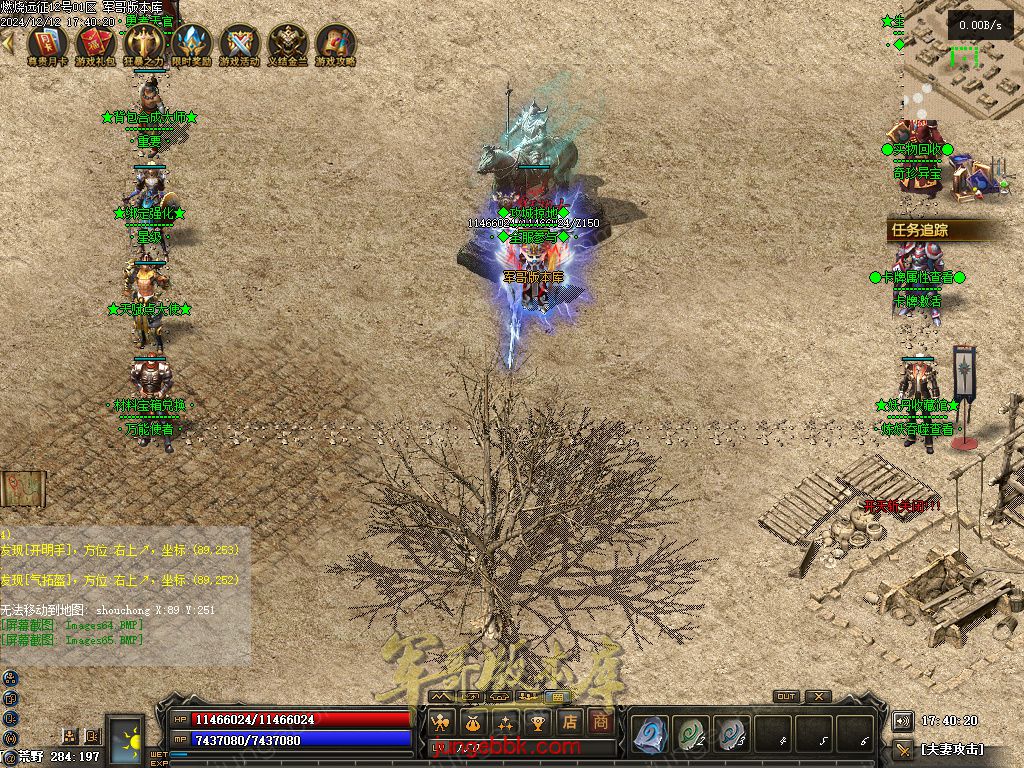Click the OUT button above the hotbar
Image resolution: width=1024 pixels, height=768 pixels.
786,696
